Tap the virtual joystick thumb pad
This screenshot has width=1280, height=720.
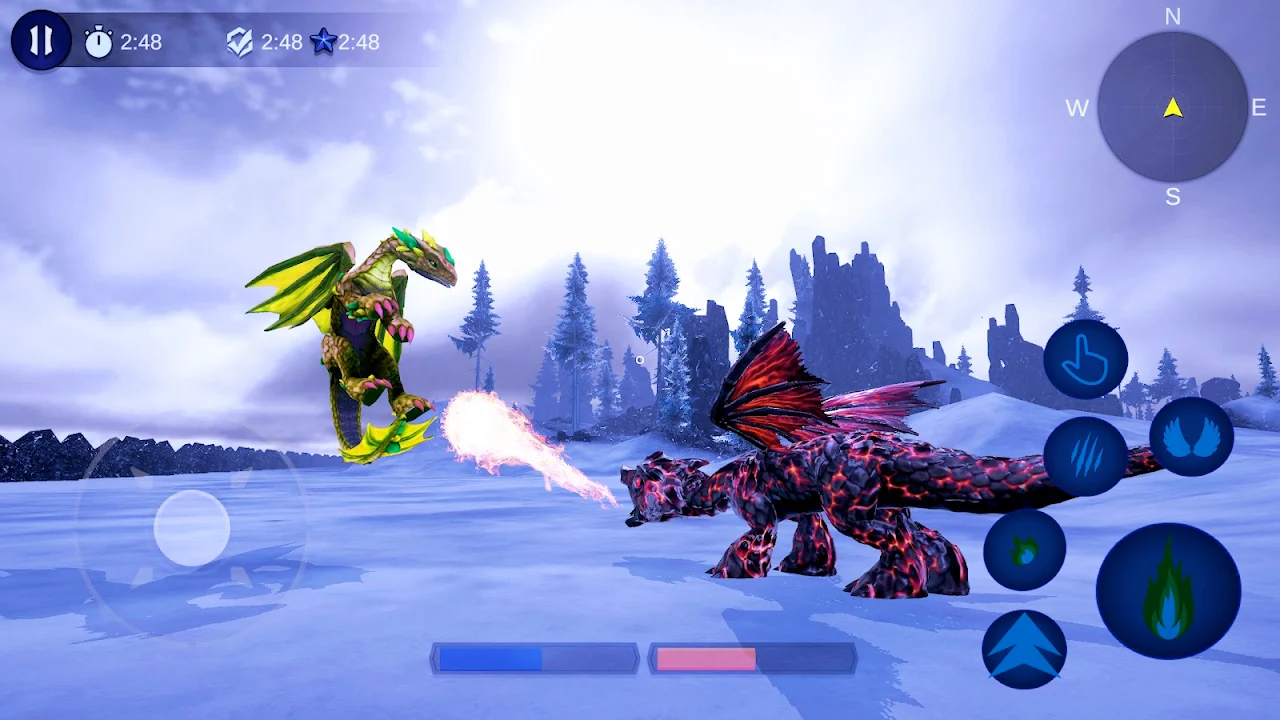click(192, 528)
